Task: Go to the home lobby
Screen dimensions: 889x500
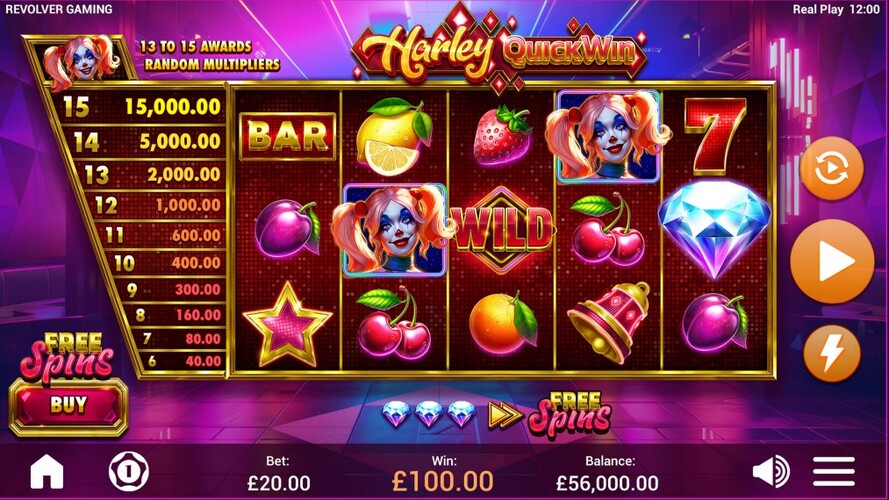Action: click(x=47, y=471)
